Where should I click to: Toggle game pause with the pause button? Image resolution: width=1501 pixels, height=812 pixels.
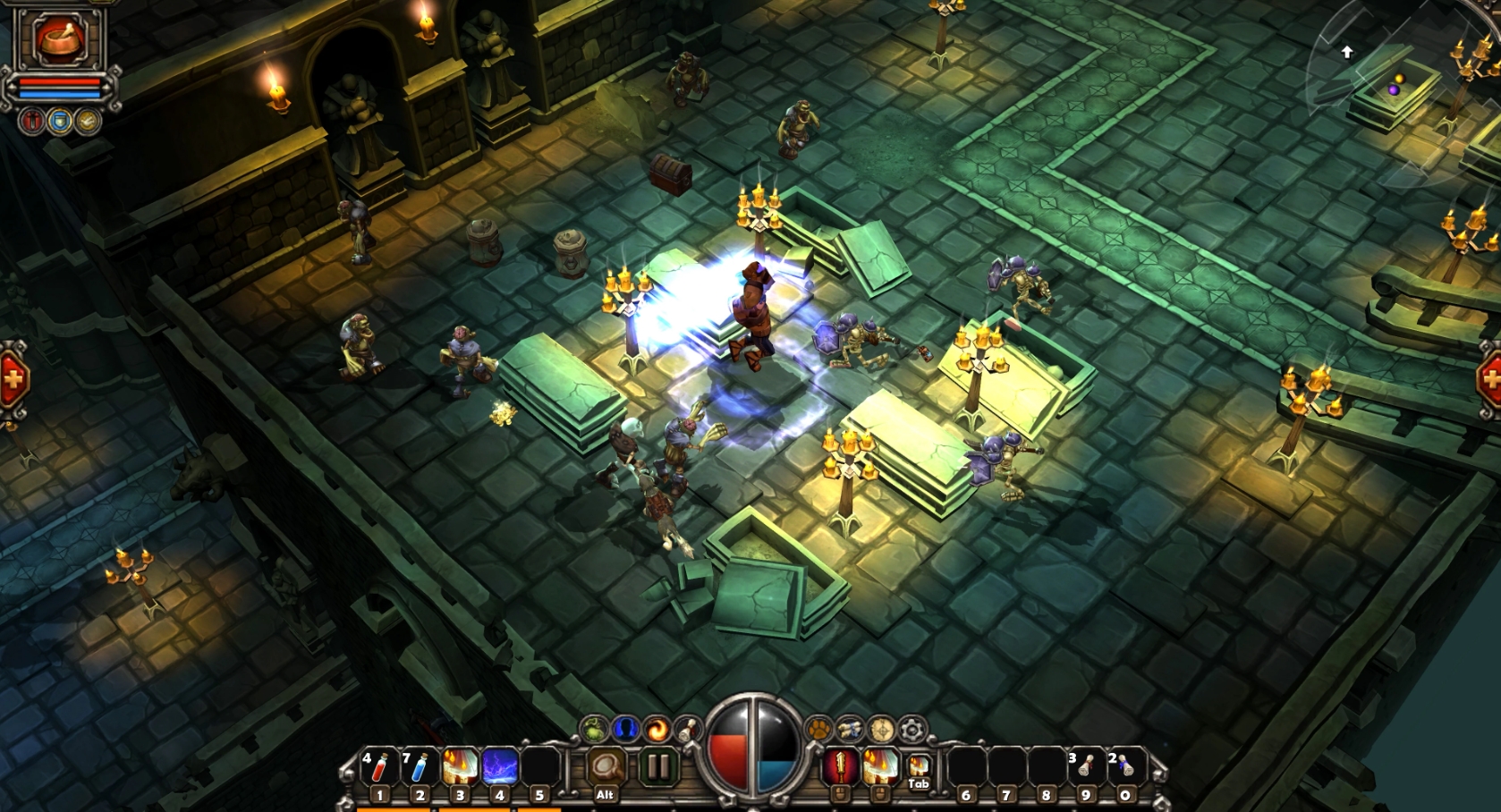[x=660, y=766]
